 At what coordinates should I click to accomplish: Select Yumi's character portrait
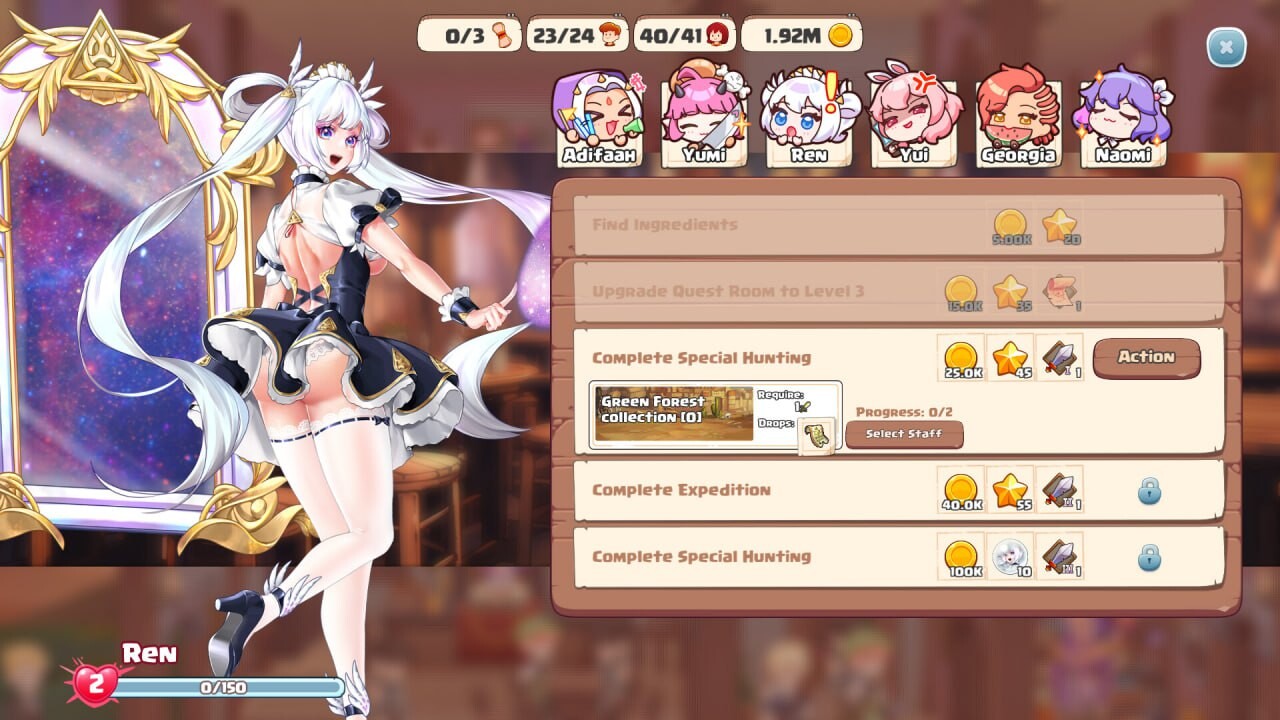(705, 115)
